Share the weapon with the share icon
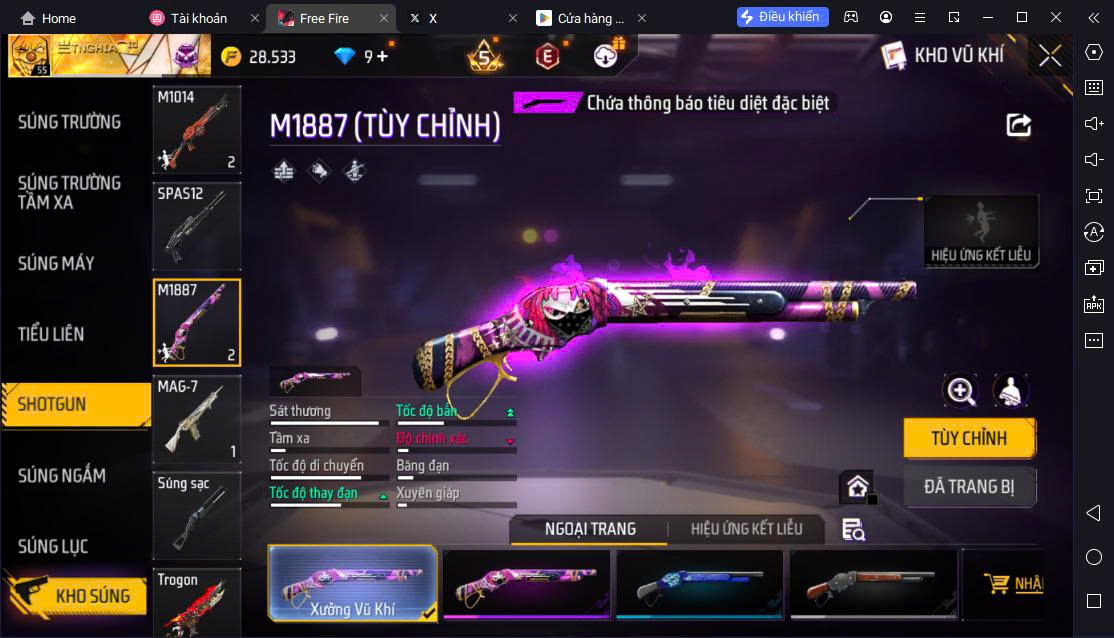The height and width of the screenshot is (638, 1114). click(1018, 125)
